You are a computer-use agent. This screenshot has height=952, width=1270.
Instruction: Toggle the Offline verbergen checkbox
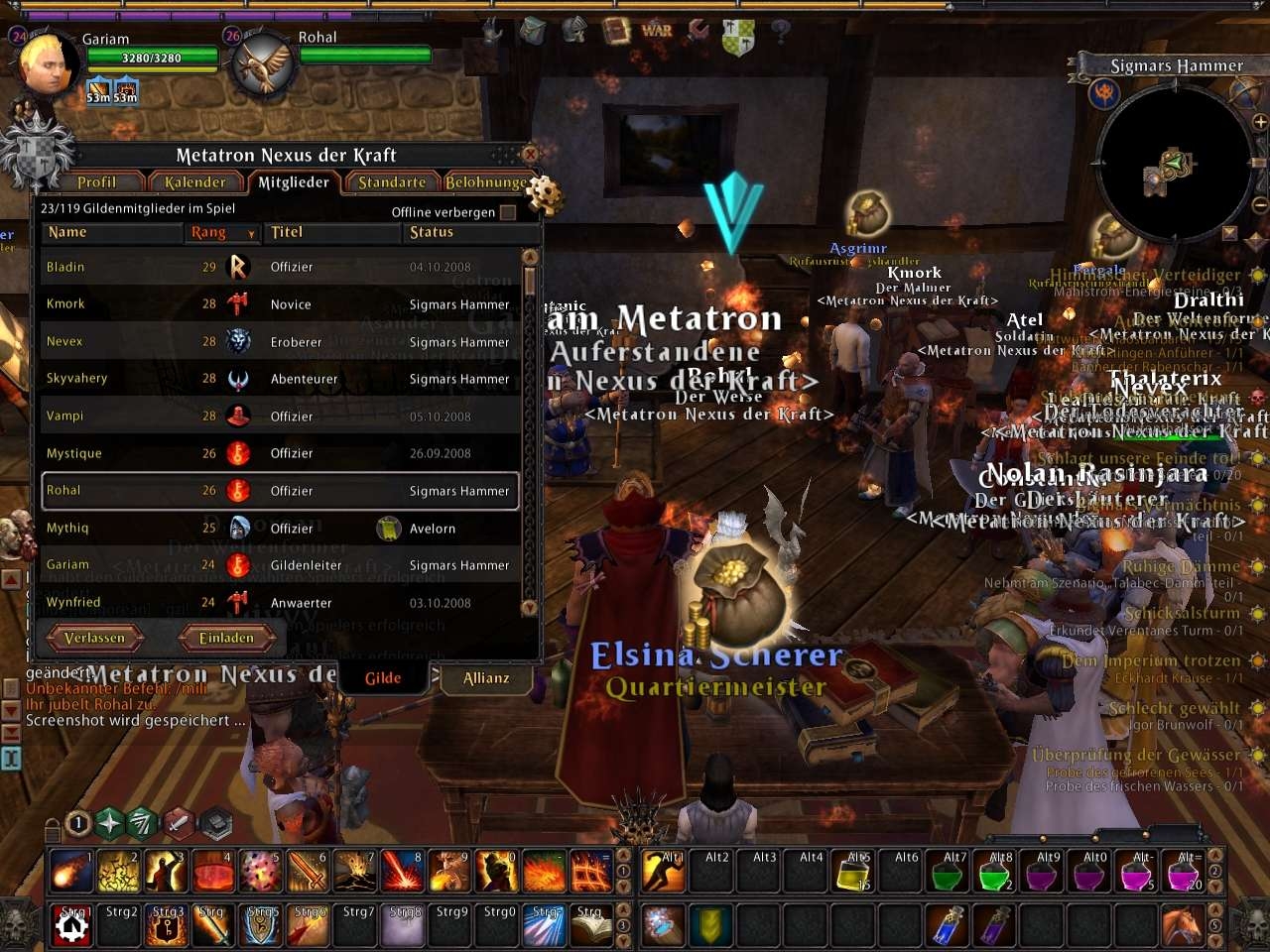click(508, 212)
